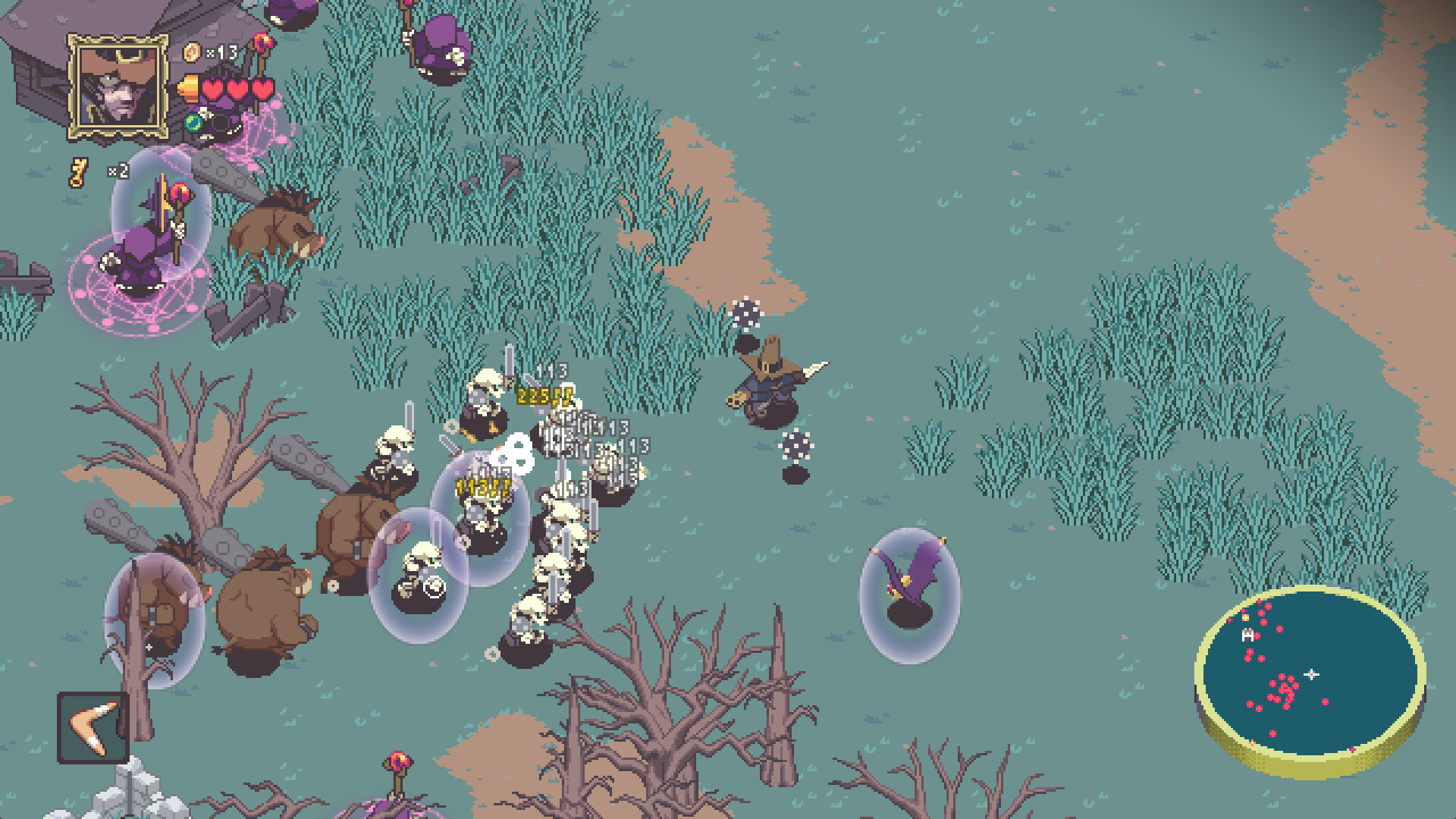The height and width of the screenshot is (819, 1456).
Task: Click the green orb amulet below the hearts
Action: (x=194, y=124)
